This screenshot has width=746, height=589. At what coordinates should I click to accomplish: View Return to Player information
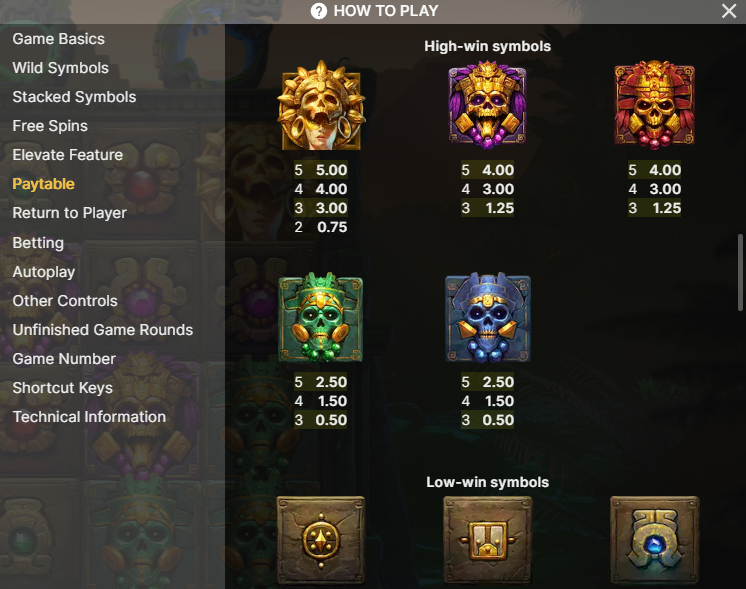coord(69,213)
